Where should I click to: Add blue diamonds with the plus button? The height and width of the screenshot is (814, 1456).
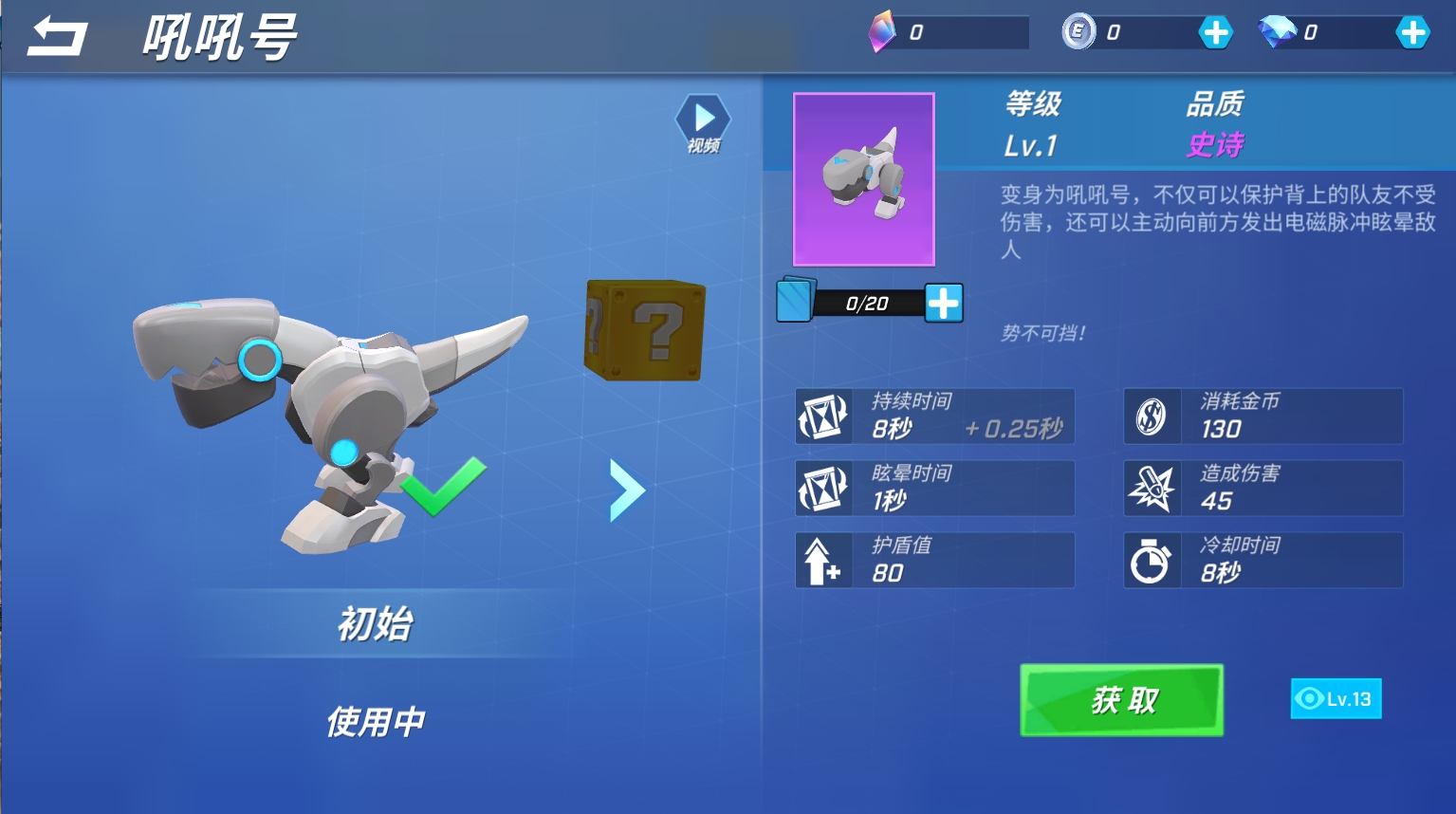[x=1412, y=32]
